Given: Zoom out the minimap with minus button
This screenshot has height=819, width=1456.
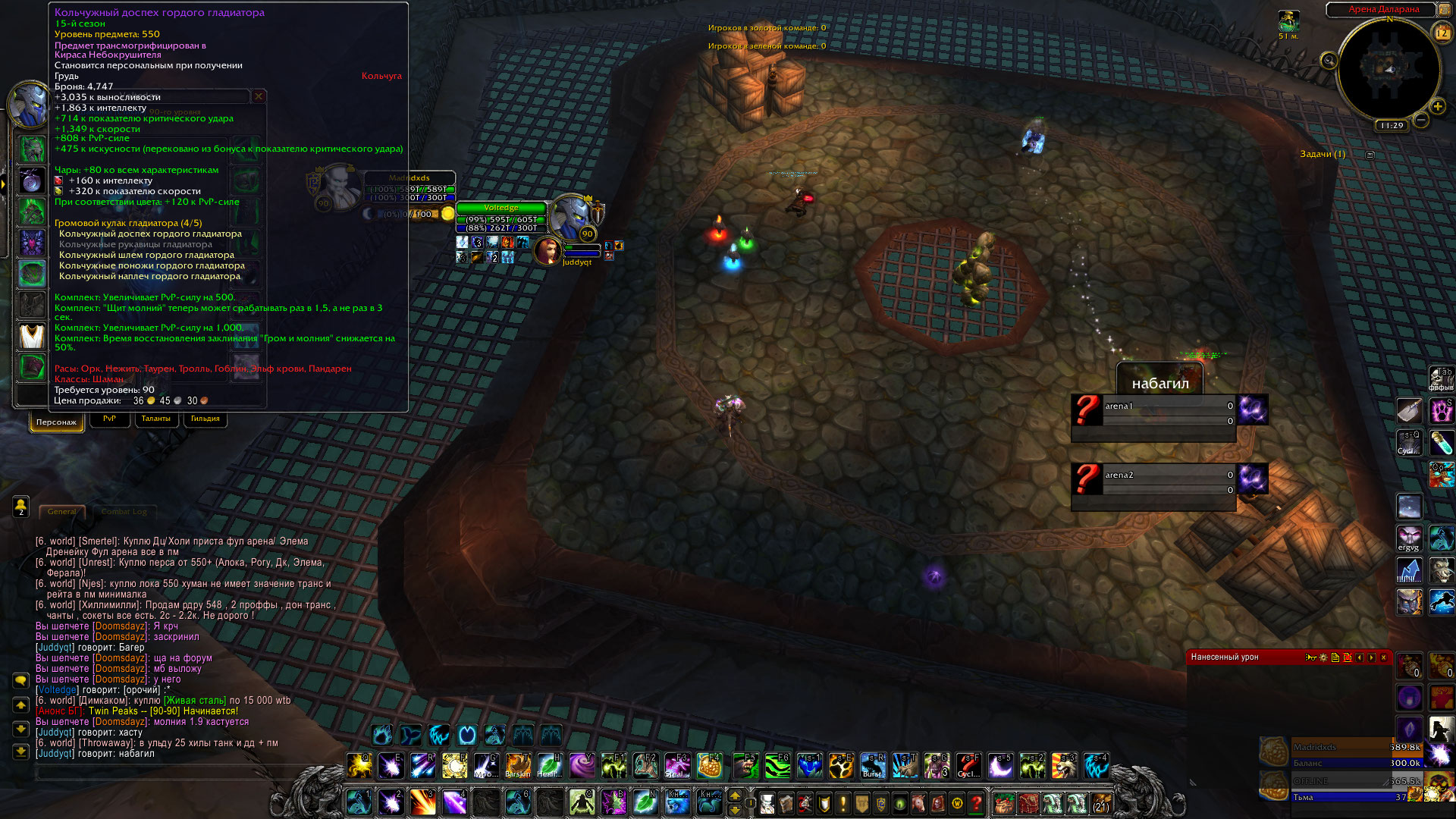Looking at the screenshot, I should [1421, 120].
